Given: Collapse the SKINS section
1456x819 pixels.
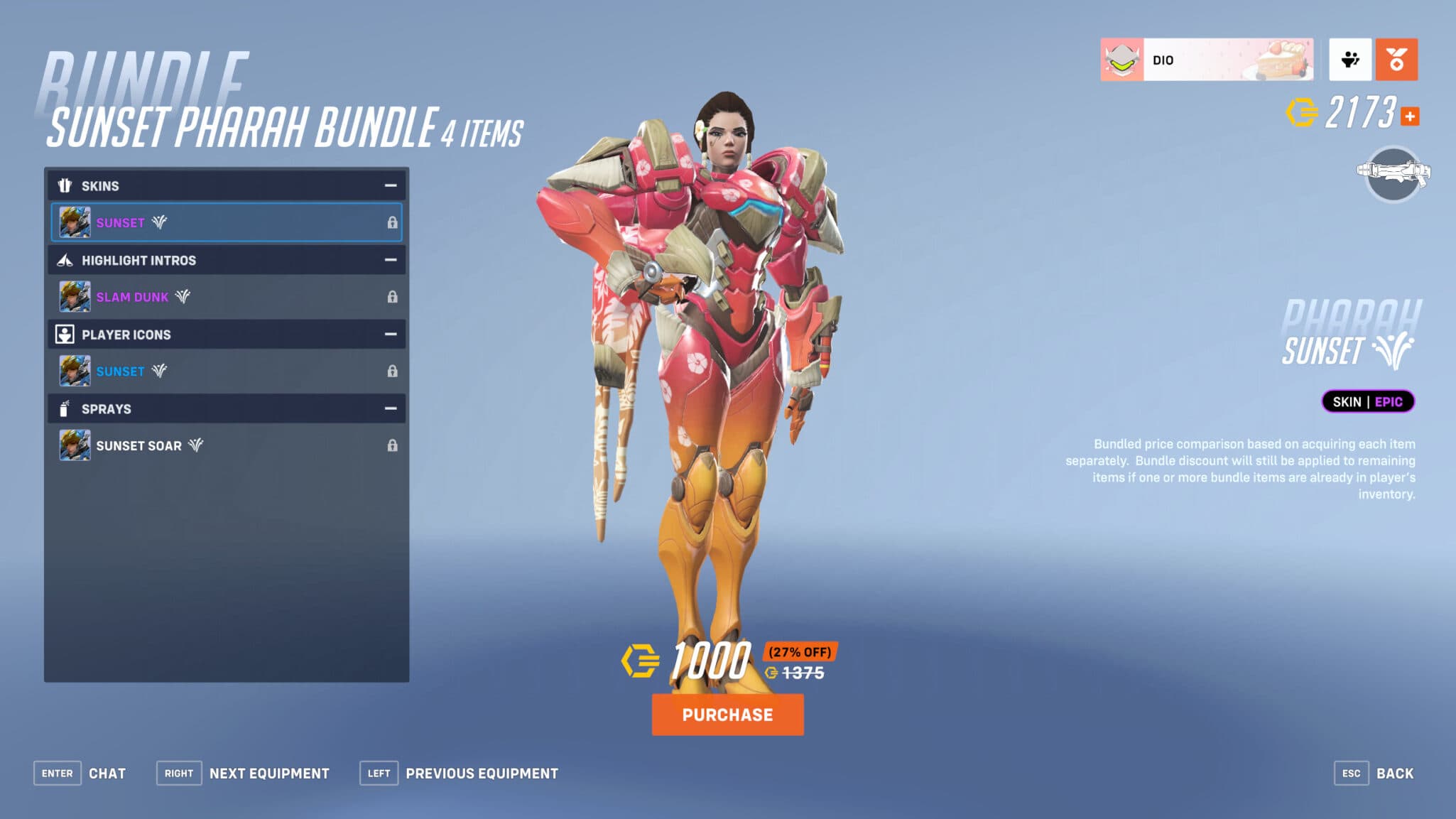Looking at the screenshot, I should (x=390, y=185).
